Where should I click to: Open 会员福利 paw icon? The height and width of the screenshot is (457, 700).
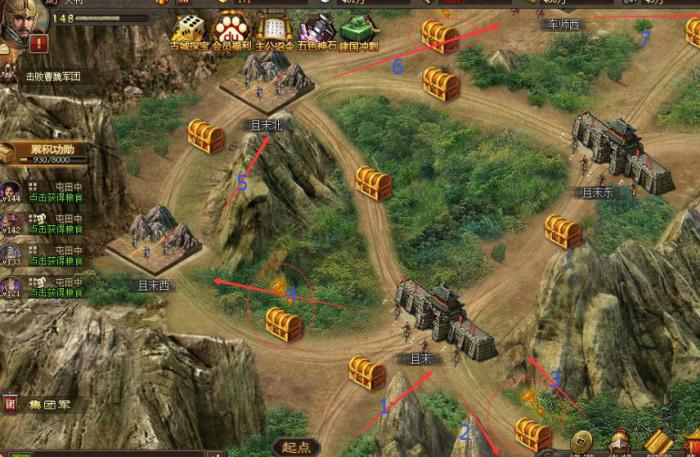click(230, 30)
